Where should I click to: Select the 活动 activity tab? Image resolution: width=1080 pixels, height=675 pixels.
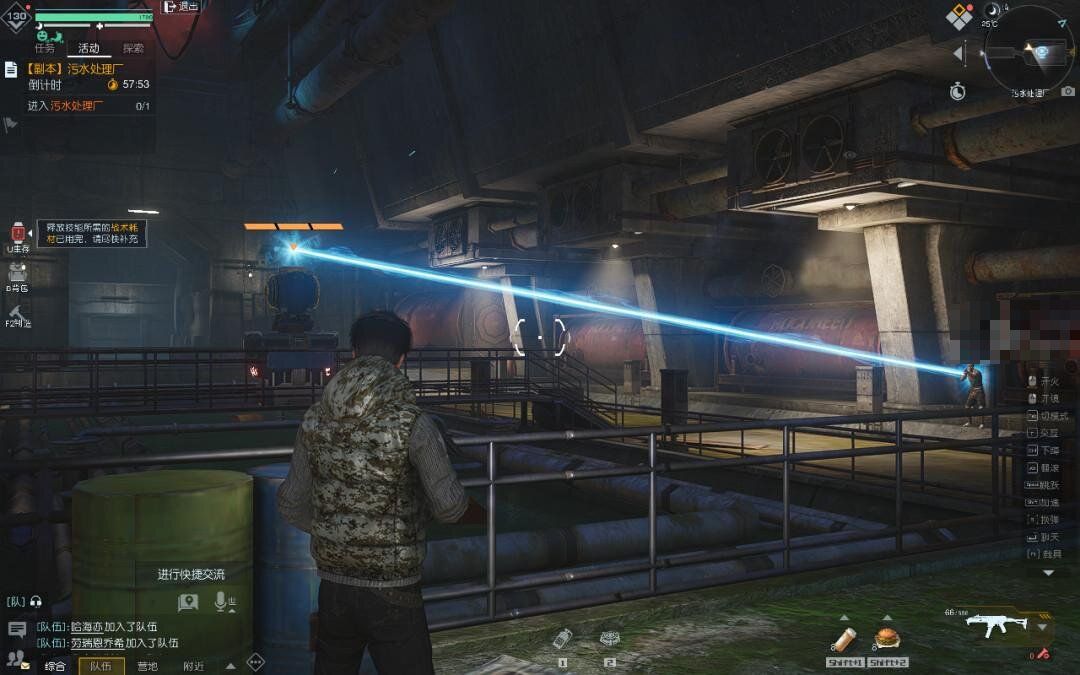pyautogui.click(x=89, y=48)
